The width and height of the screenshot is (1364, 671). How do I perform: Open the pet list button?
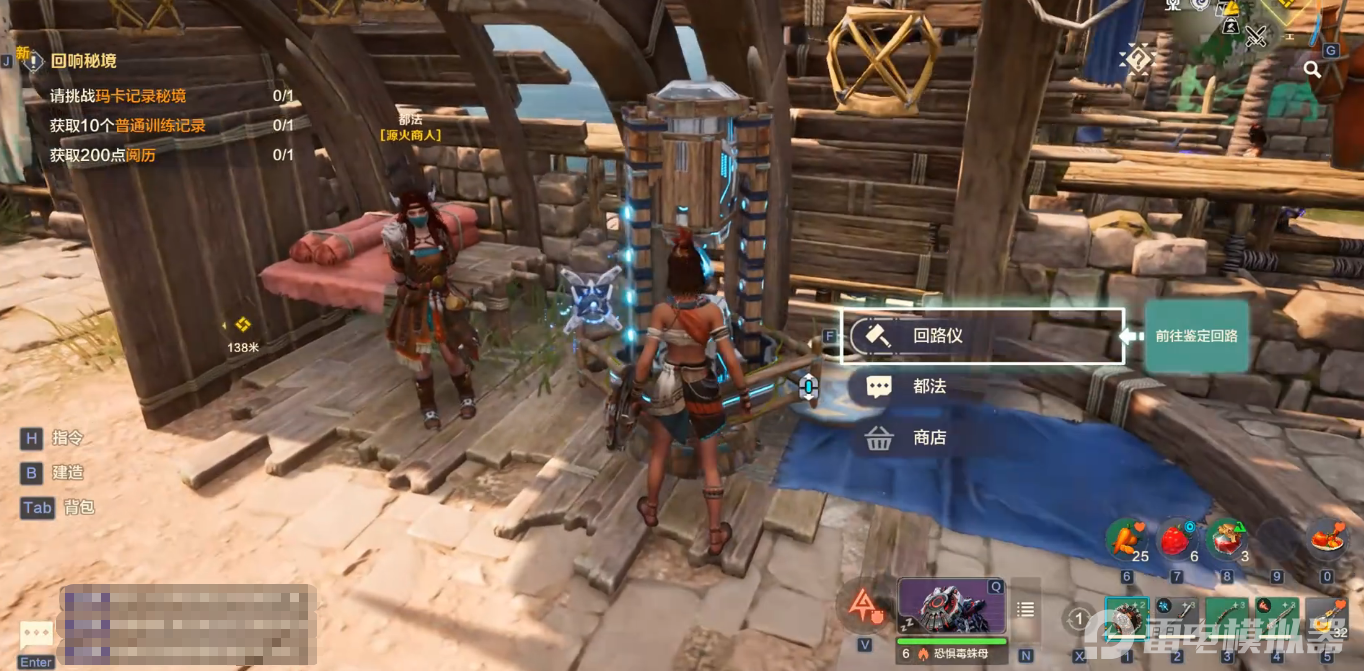(x=1025, y=609)
